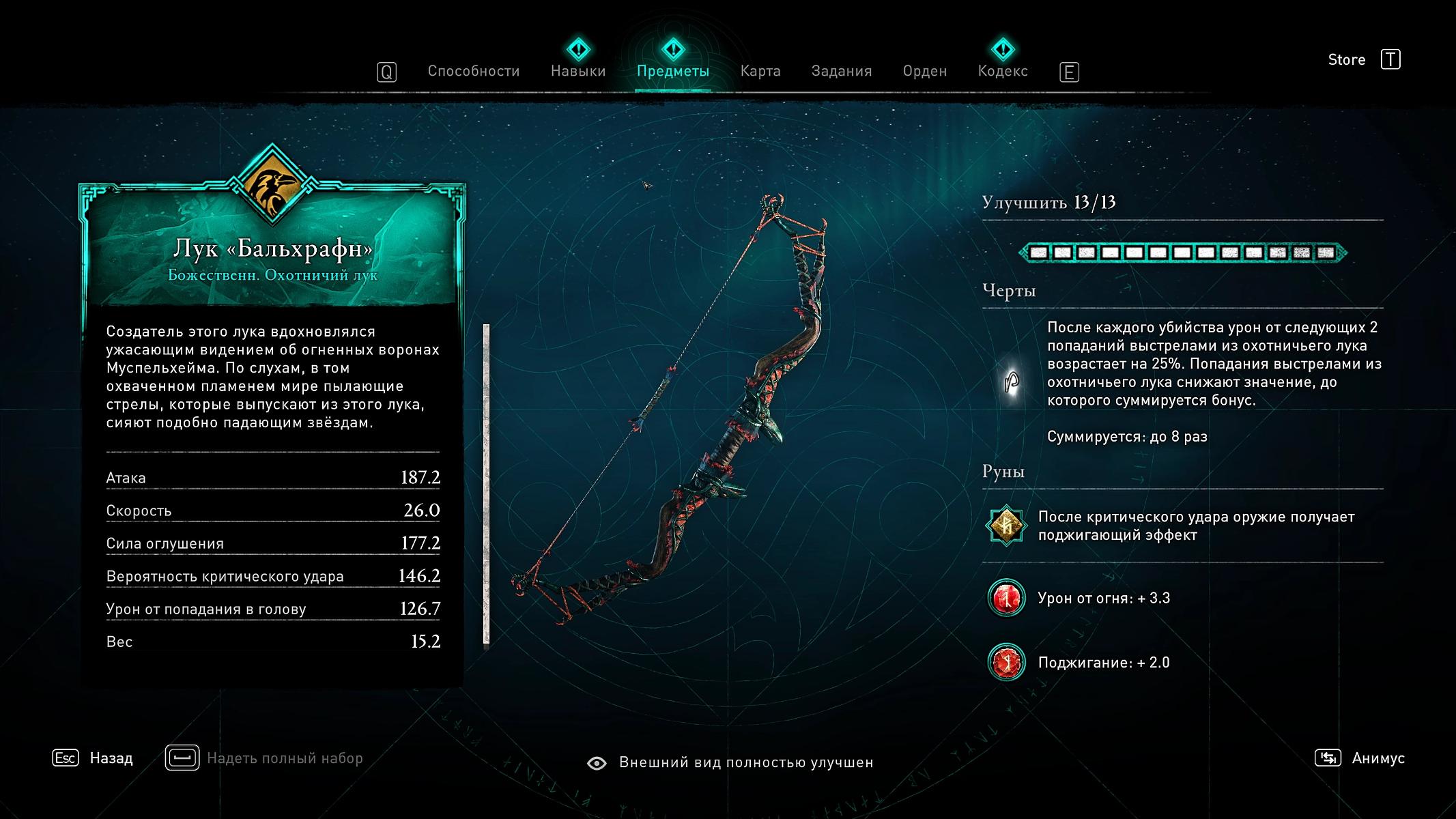Screen dimensions: 1456x819
Task: Open the Кодекс tab
Action: pyautogui.click(x=1002, y=71)
